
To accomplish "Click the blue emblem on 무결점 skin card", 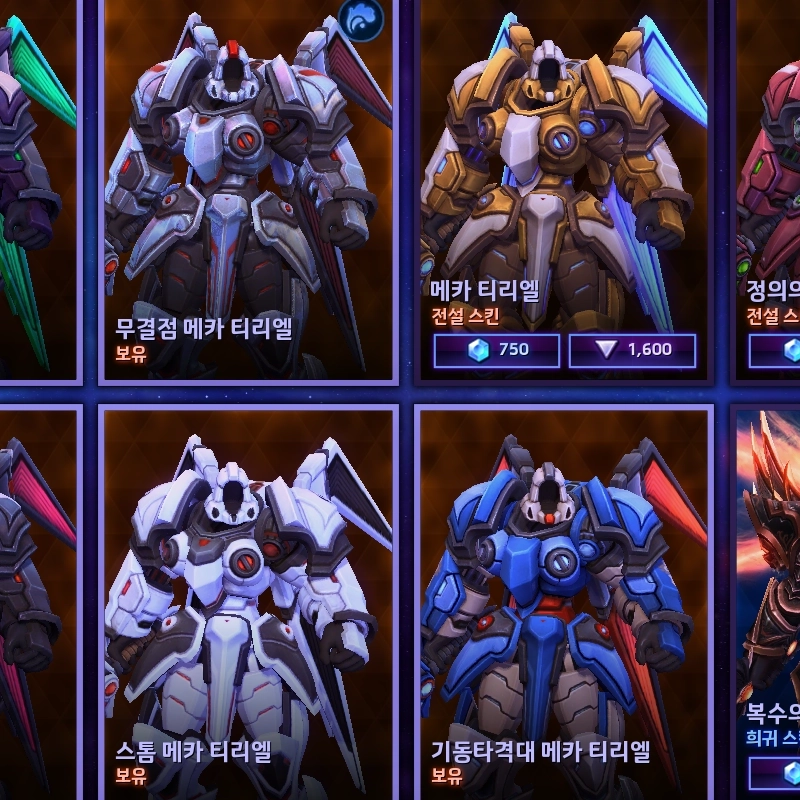I will click(361, 20).
